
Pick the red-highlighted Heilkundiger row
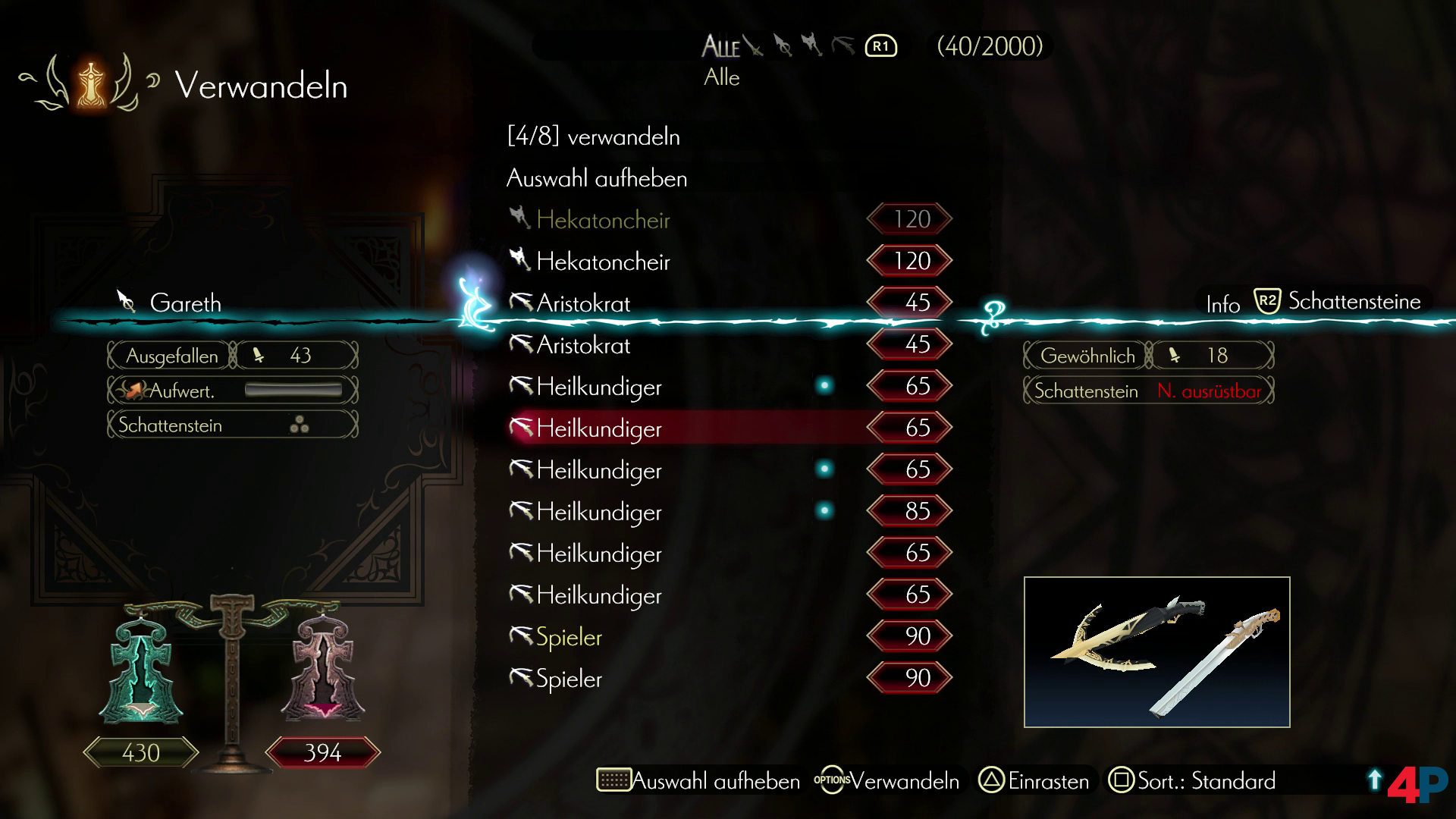click(x=599, y=428)
